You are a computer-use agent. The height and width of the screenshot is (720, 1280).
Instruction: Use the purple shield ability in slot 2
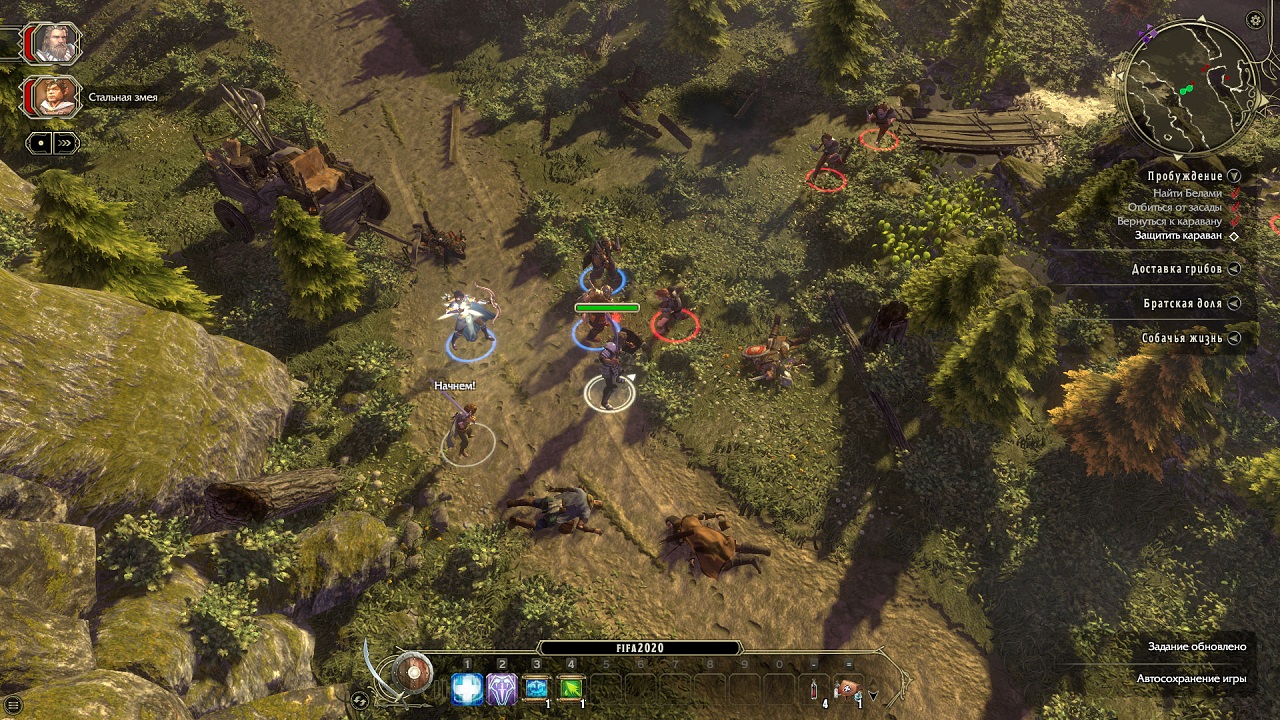(x=501, y=688)
